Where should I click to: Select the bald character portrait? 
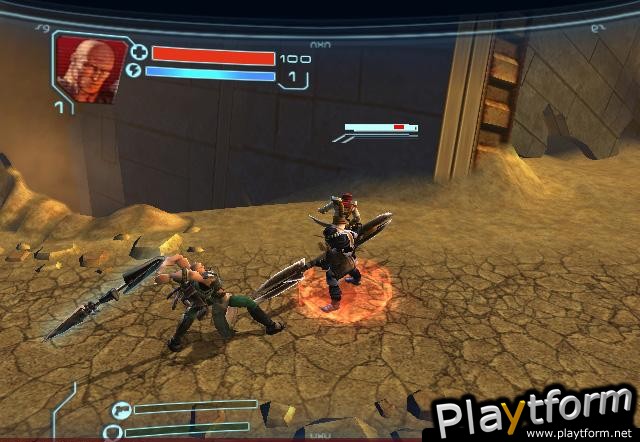pos(89,68)
